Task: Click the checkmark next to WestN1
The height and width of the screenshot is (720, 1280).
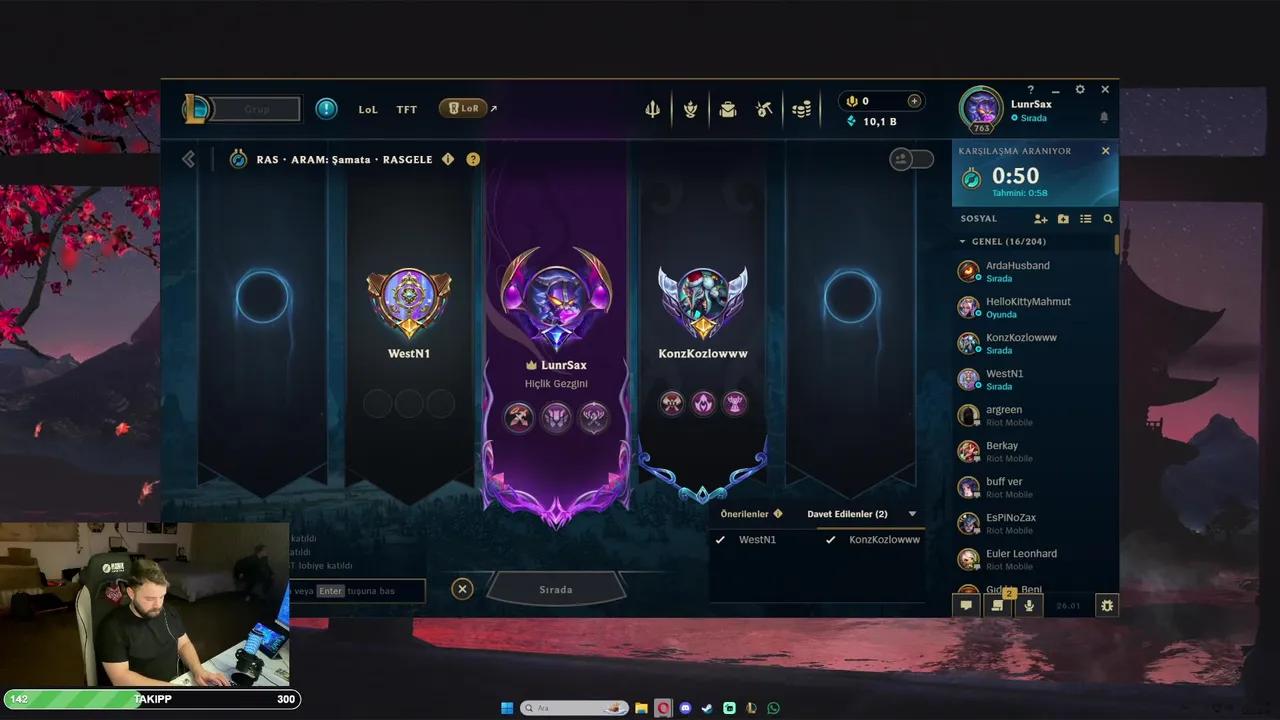Action: click(720, 539)
